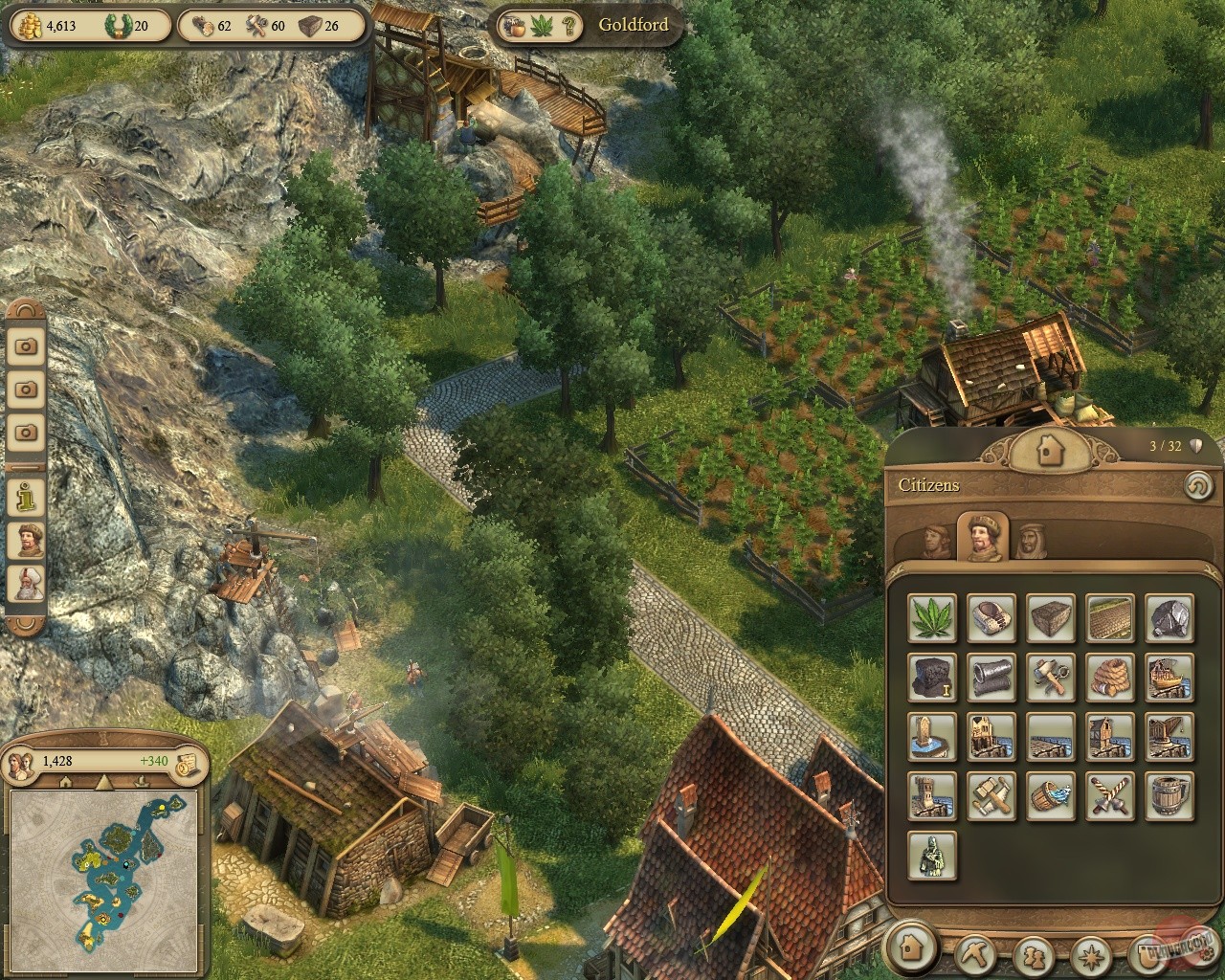Choose the stone brick building icon
Viewport: 1225px width, 980px height.
click(x=1050, y=617)
